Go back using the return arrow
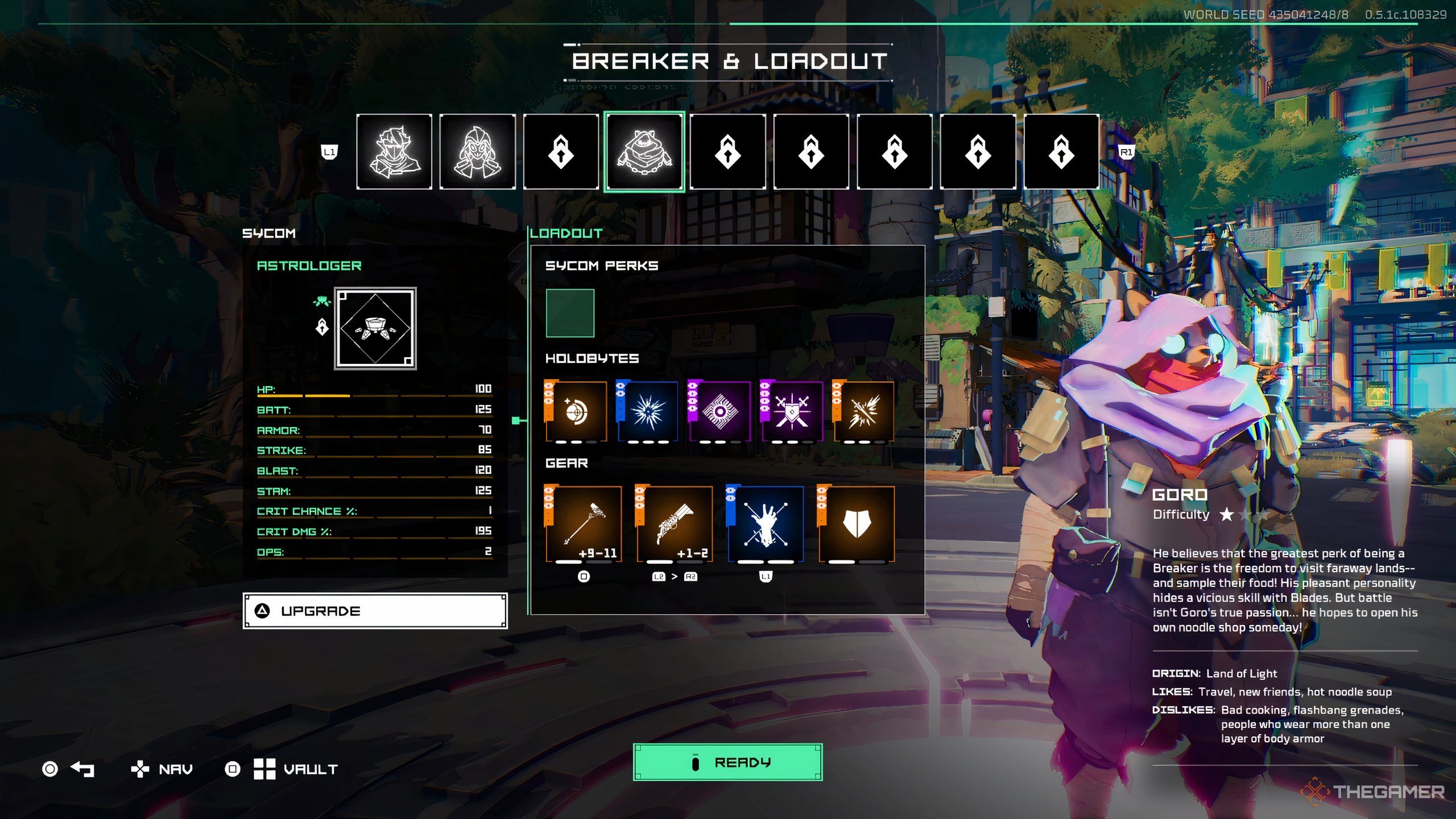Image resolution: width=1456 pixels, height=819 pixels. 82,769
